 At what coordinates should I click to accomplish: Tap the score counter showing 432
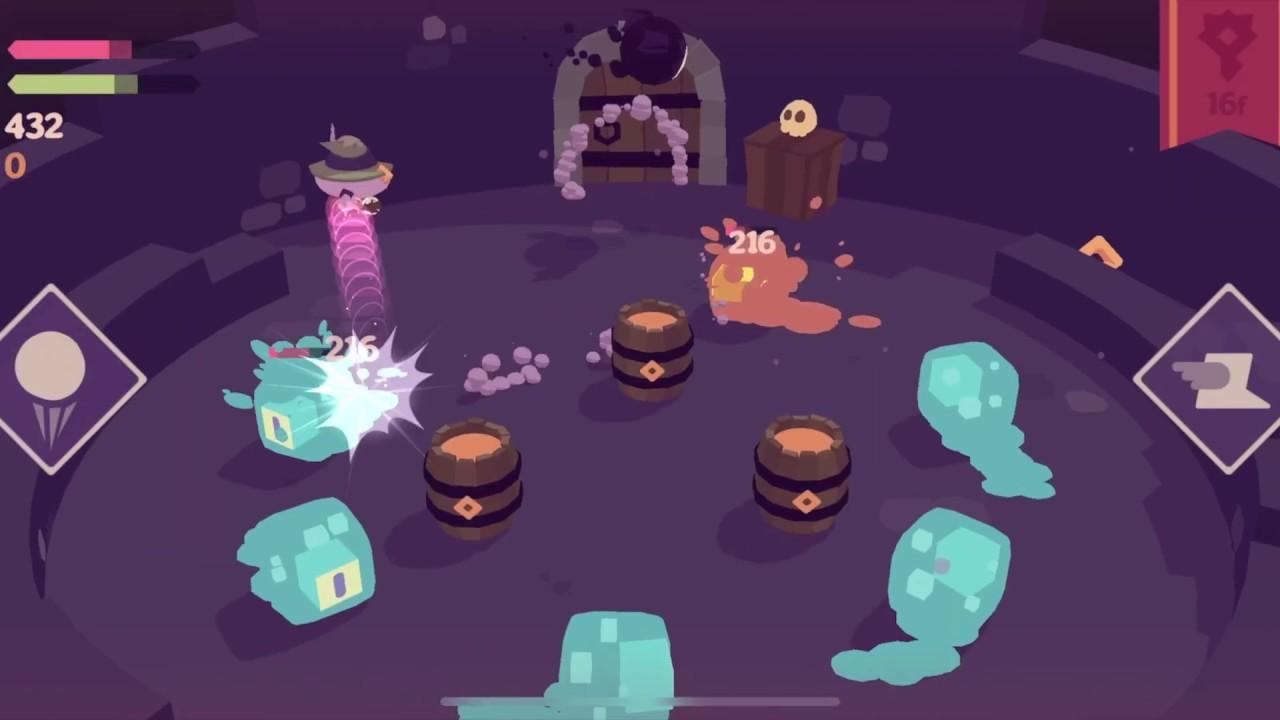[x=33, y=127]
